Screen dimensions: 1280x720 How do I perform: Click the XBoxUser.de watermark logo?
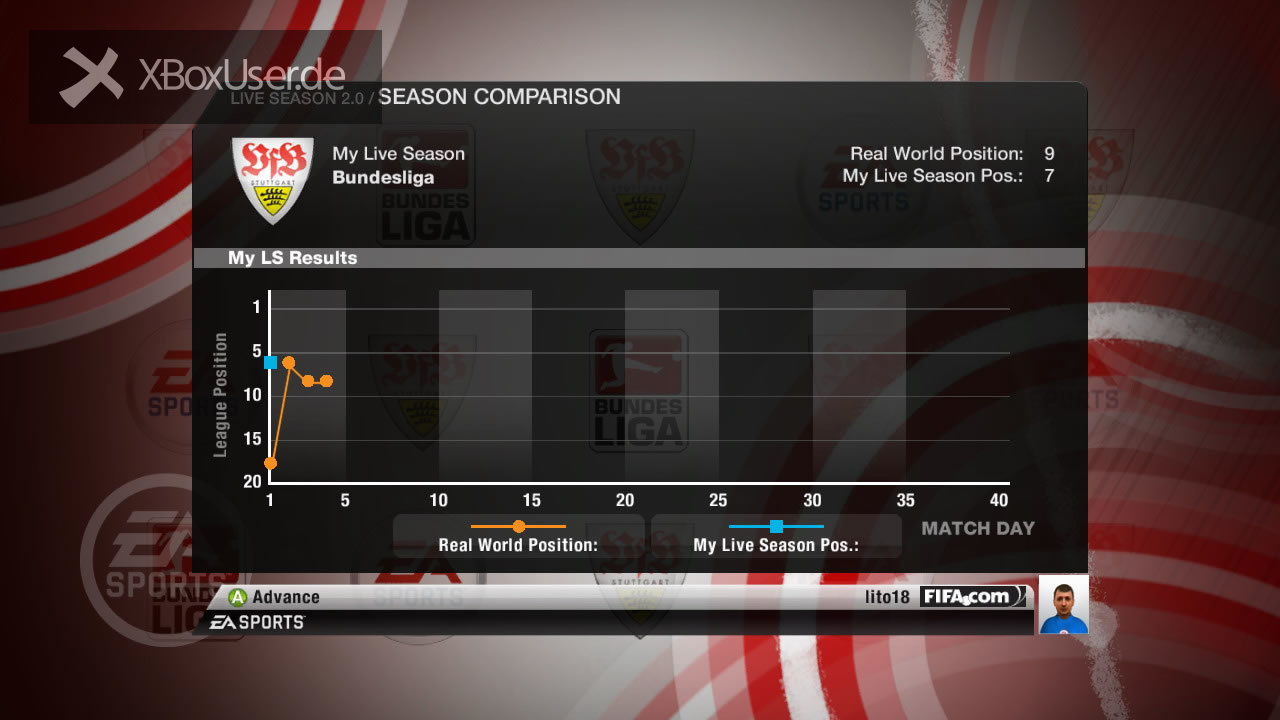tap(205, 77)
